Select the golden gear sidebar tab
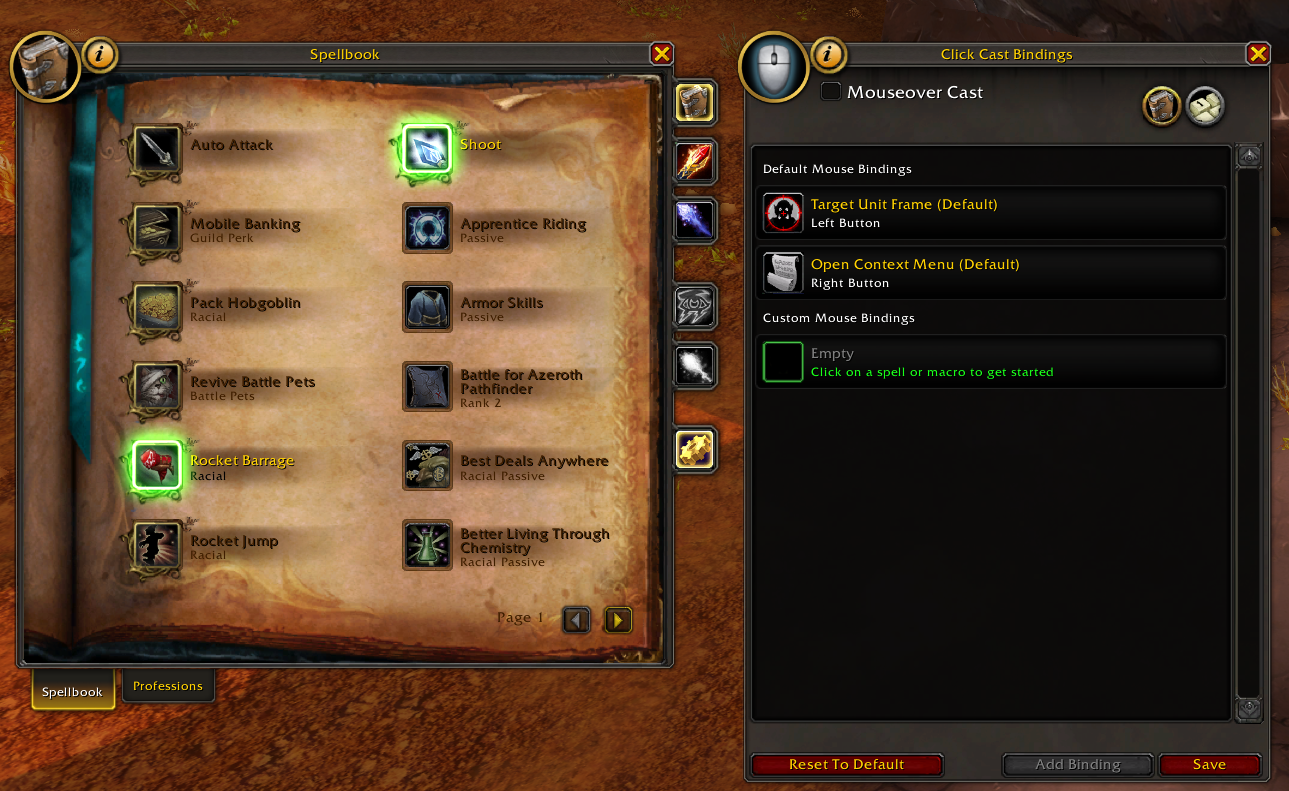The height and width of the screenshot is (791, 1289). click(x=694, y=450)
